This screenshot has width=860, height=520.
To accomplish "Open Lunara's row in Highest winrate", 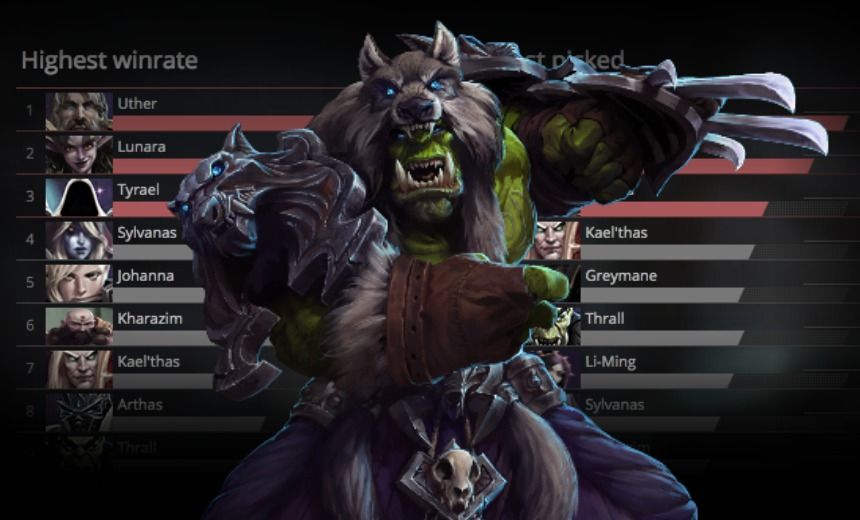I will [141, 146].
